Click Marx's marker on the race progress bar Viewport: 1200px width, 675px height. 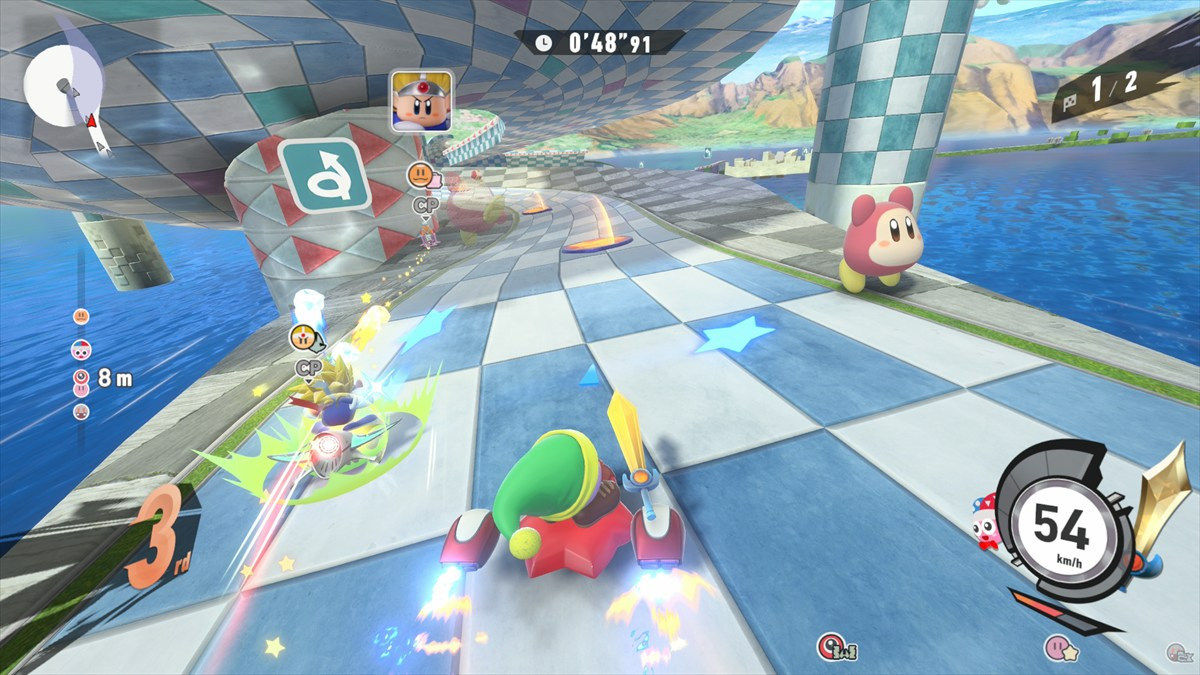coord(81,349)
